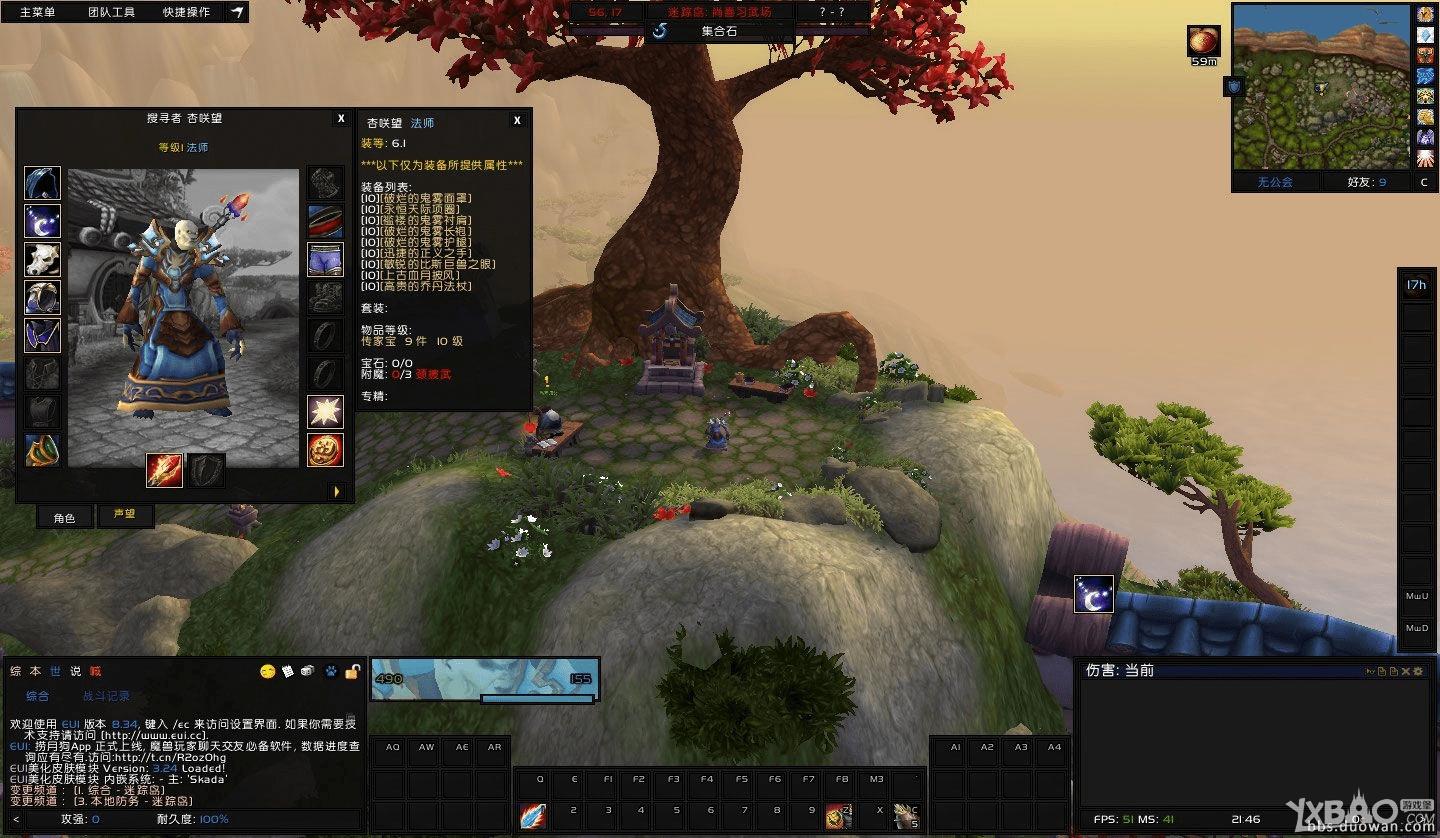
Task: Click the minimap
Action: 1320,87
